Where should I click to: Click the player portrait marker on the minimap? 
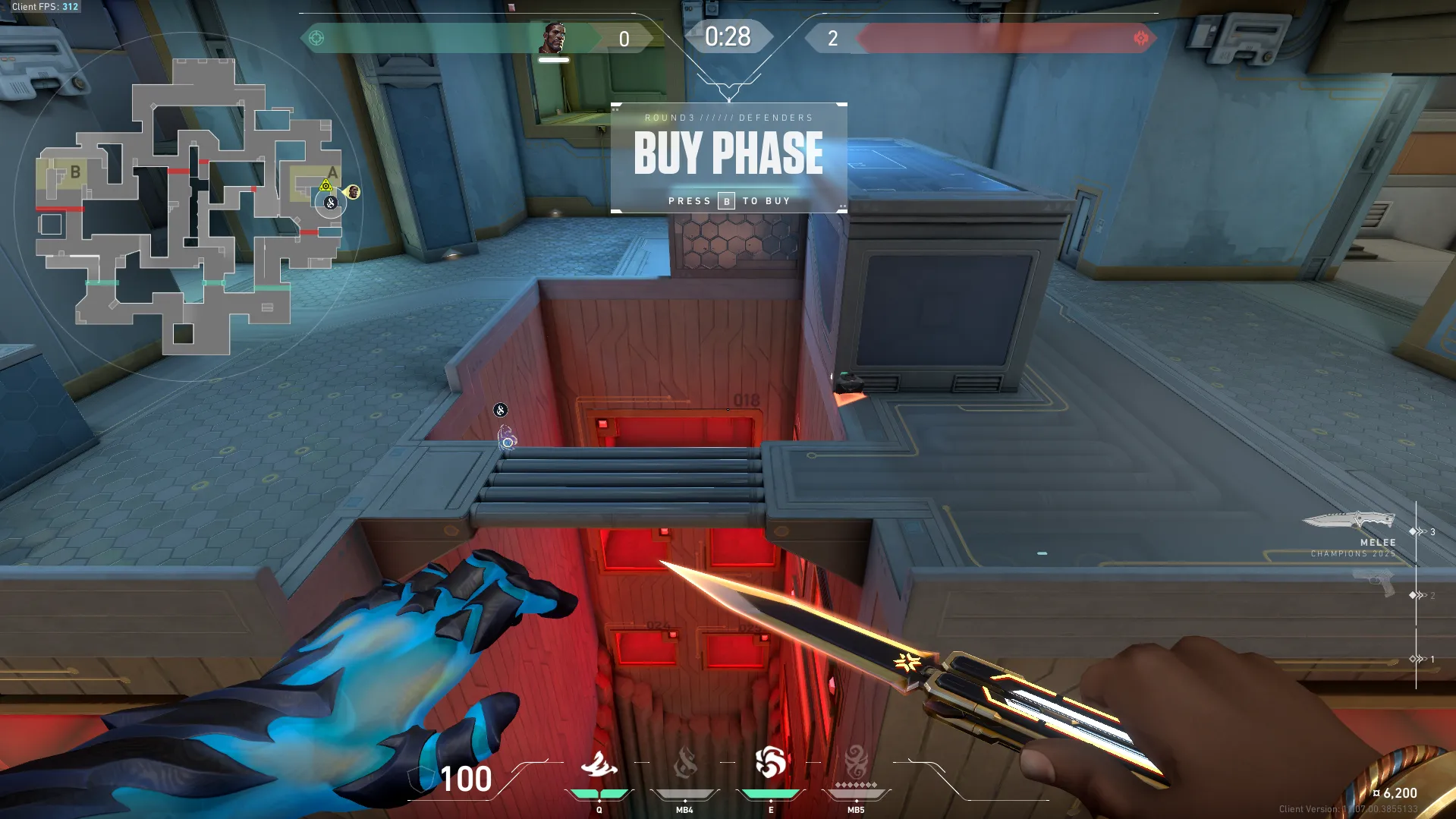[353, 191]
